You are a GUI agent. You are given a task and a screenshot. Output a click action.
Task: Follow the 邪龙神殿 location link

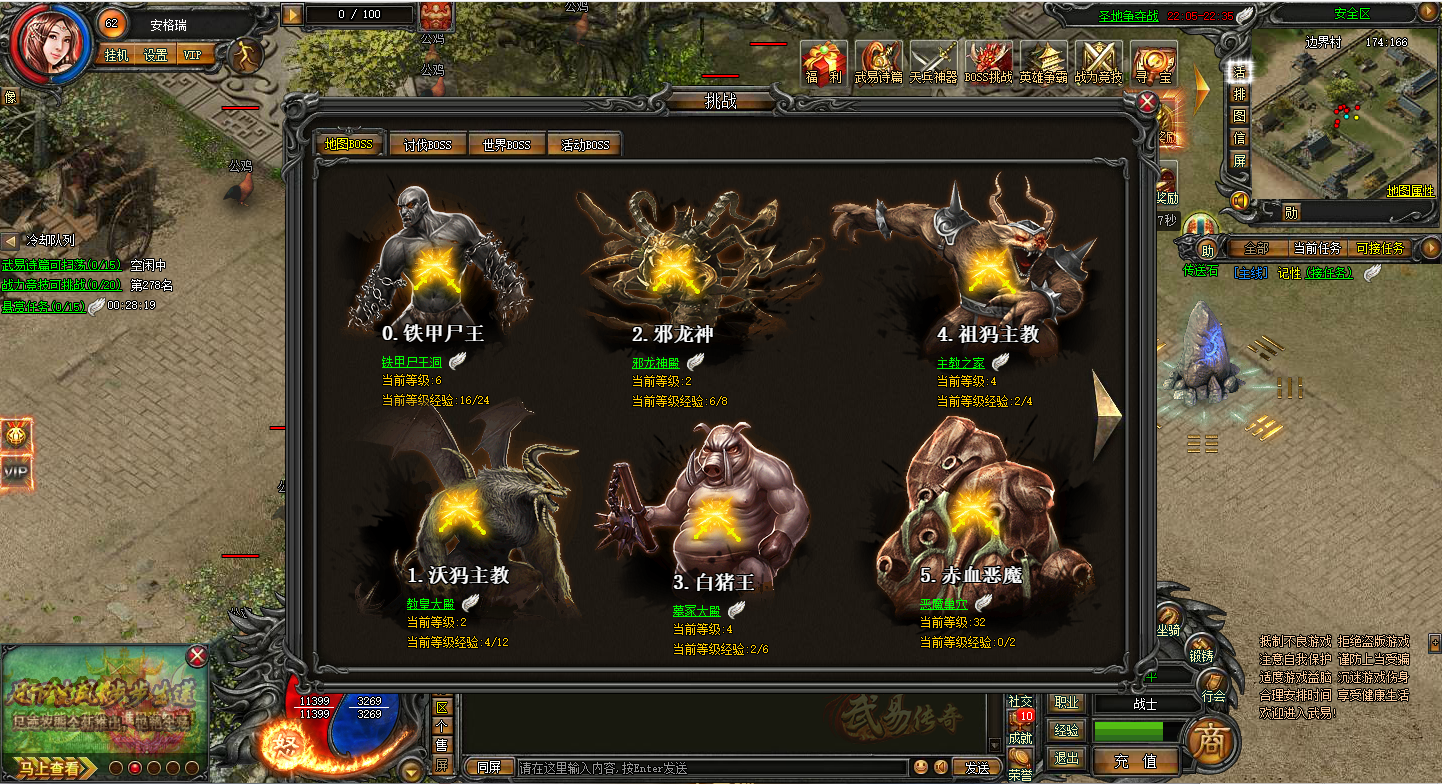click(x=655, y=363)
